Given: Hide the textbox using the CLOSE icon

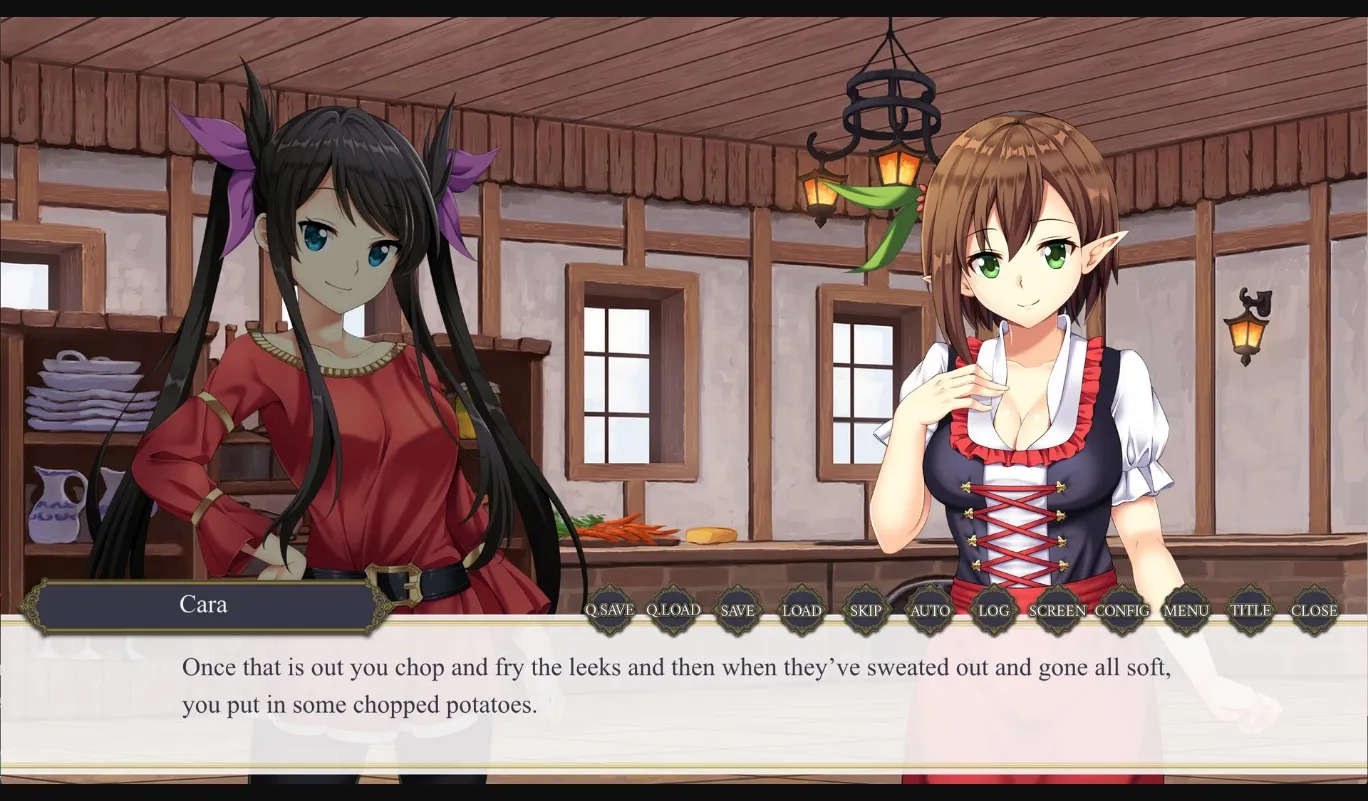Looking at the screenshot, I should pos(1315,610).
